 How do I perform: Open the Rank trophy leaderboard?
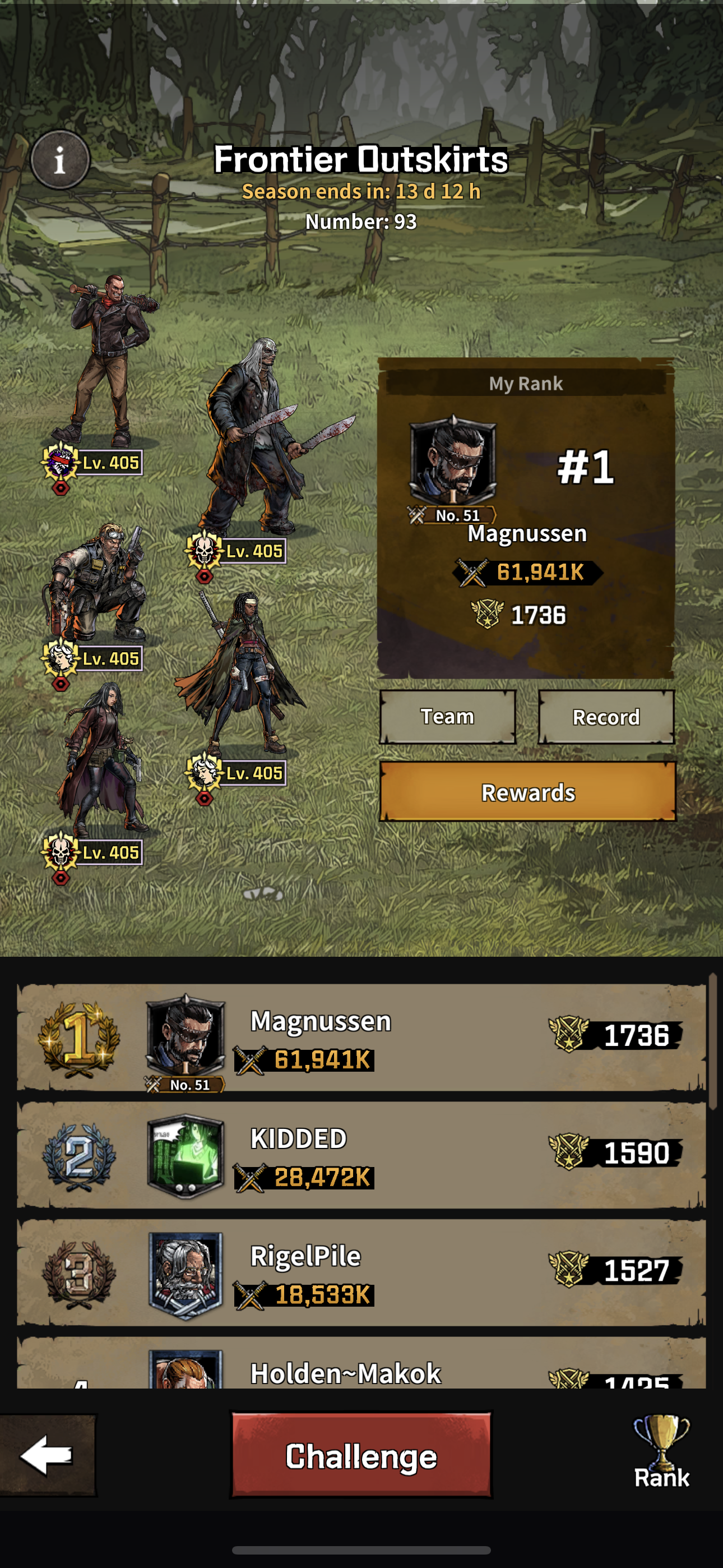coord(661,1452)
